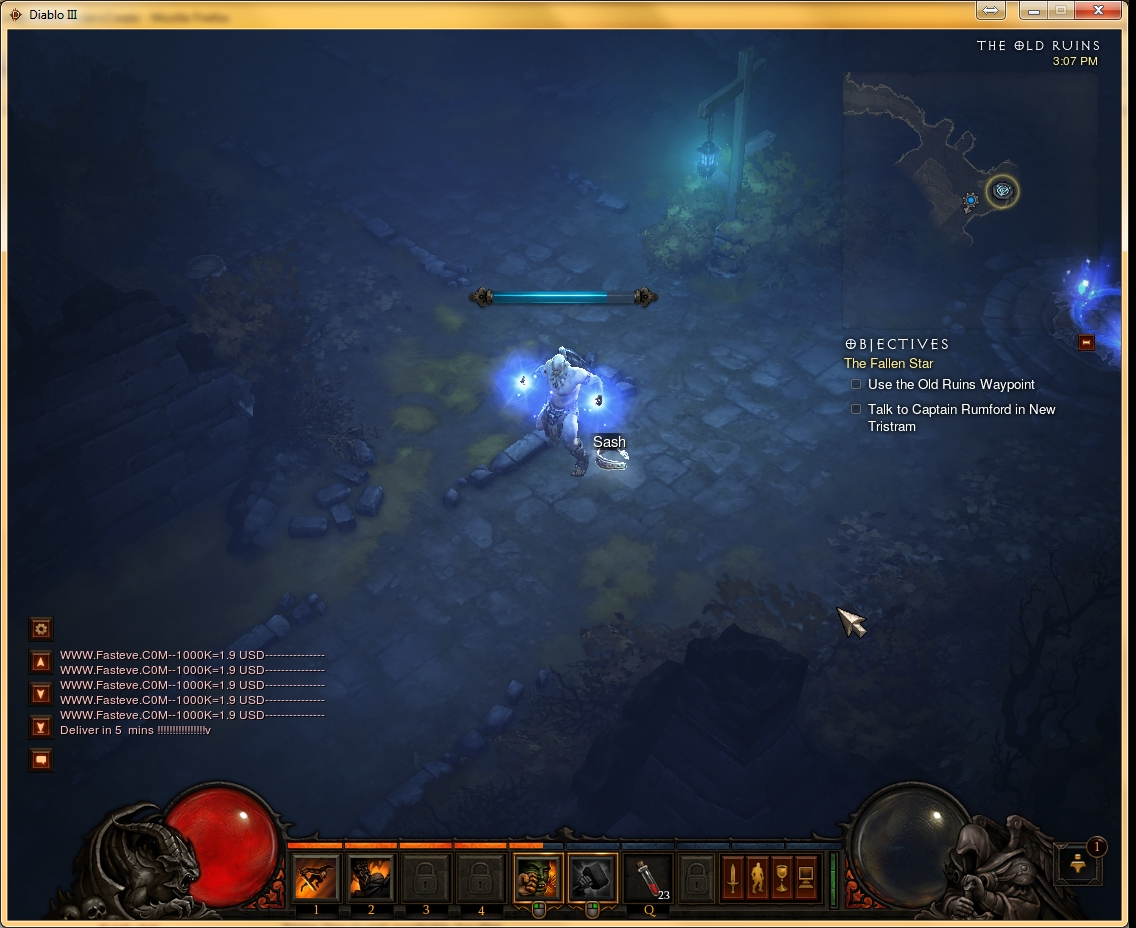1136x928 pixels.
Task: Click the chat single scroll-down arrow
Action: (x=41, y=694)
